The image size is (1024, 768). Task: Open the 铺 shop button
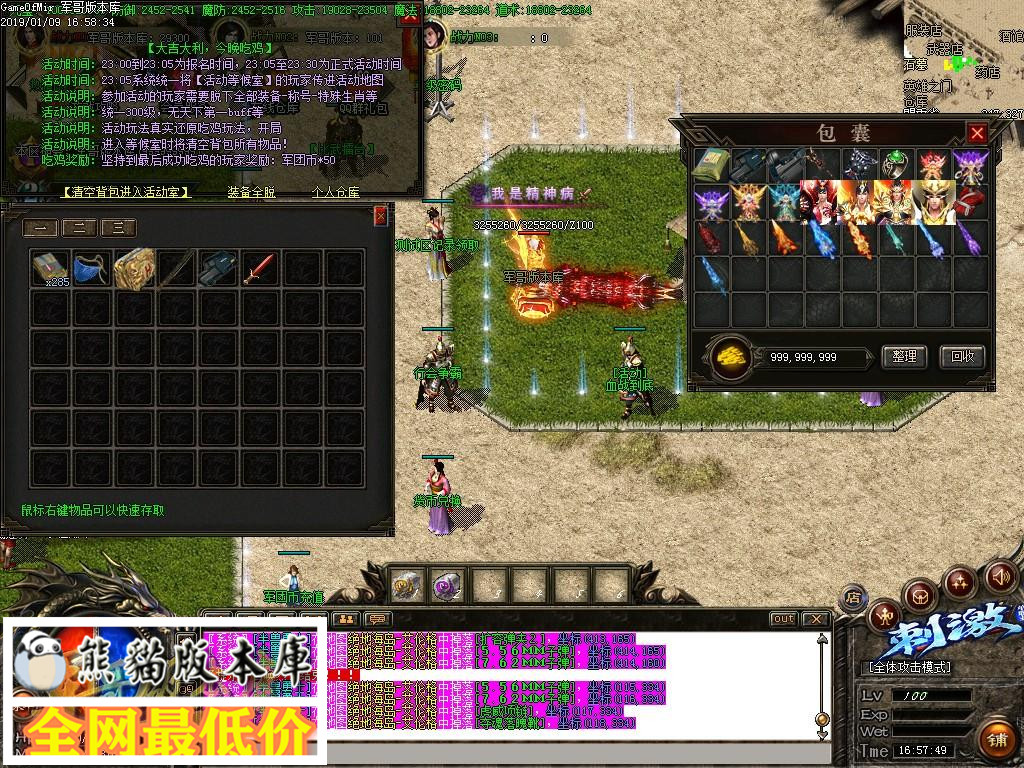(x=996, y=740)
